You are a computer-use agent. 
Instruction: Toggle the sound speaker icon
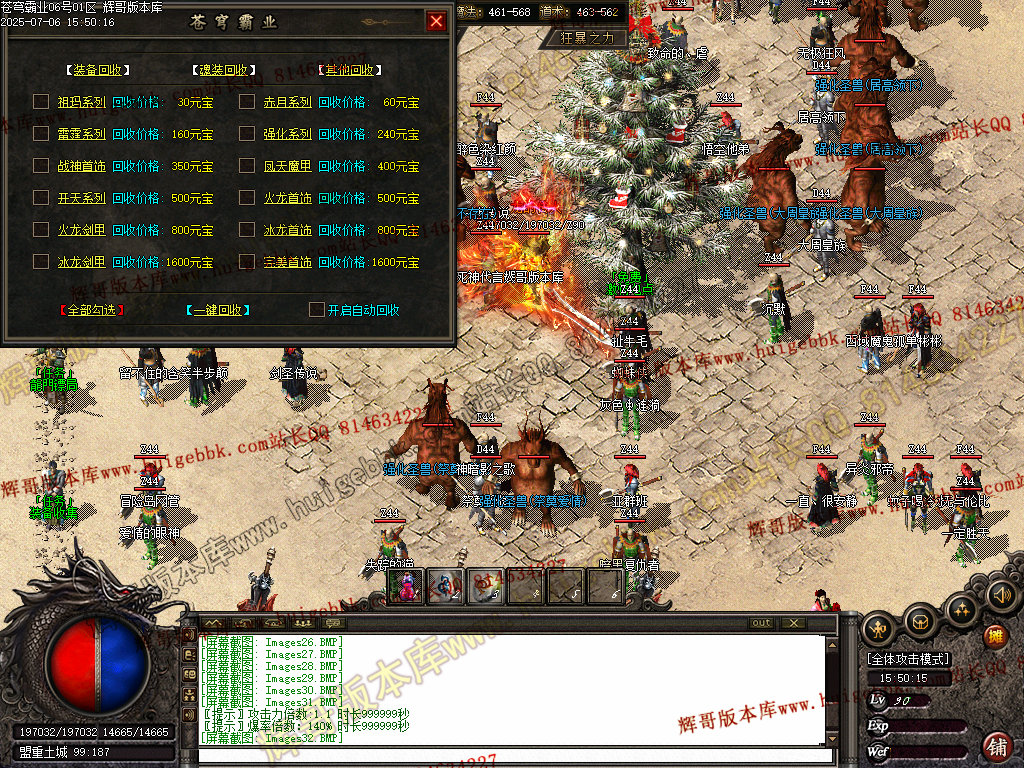(1001, 596)
